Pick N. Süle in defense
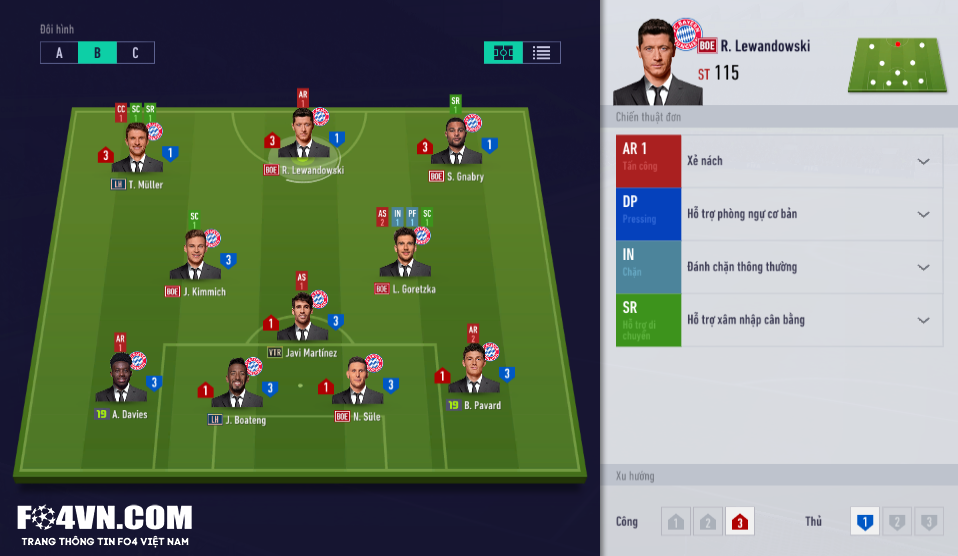The image size is (958, 556). pos(357,383)
